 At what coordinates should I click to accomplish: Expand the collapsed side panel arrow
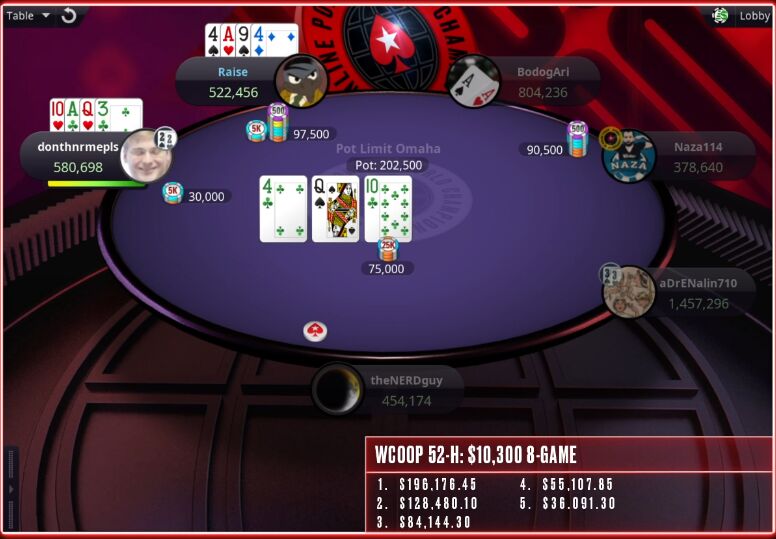11,487
